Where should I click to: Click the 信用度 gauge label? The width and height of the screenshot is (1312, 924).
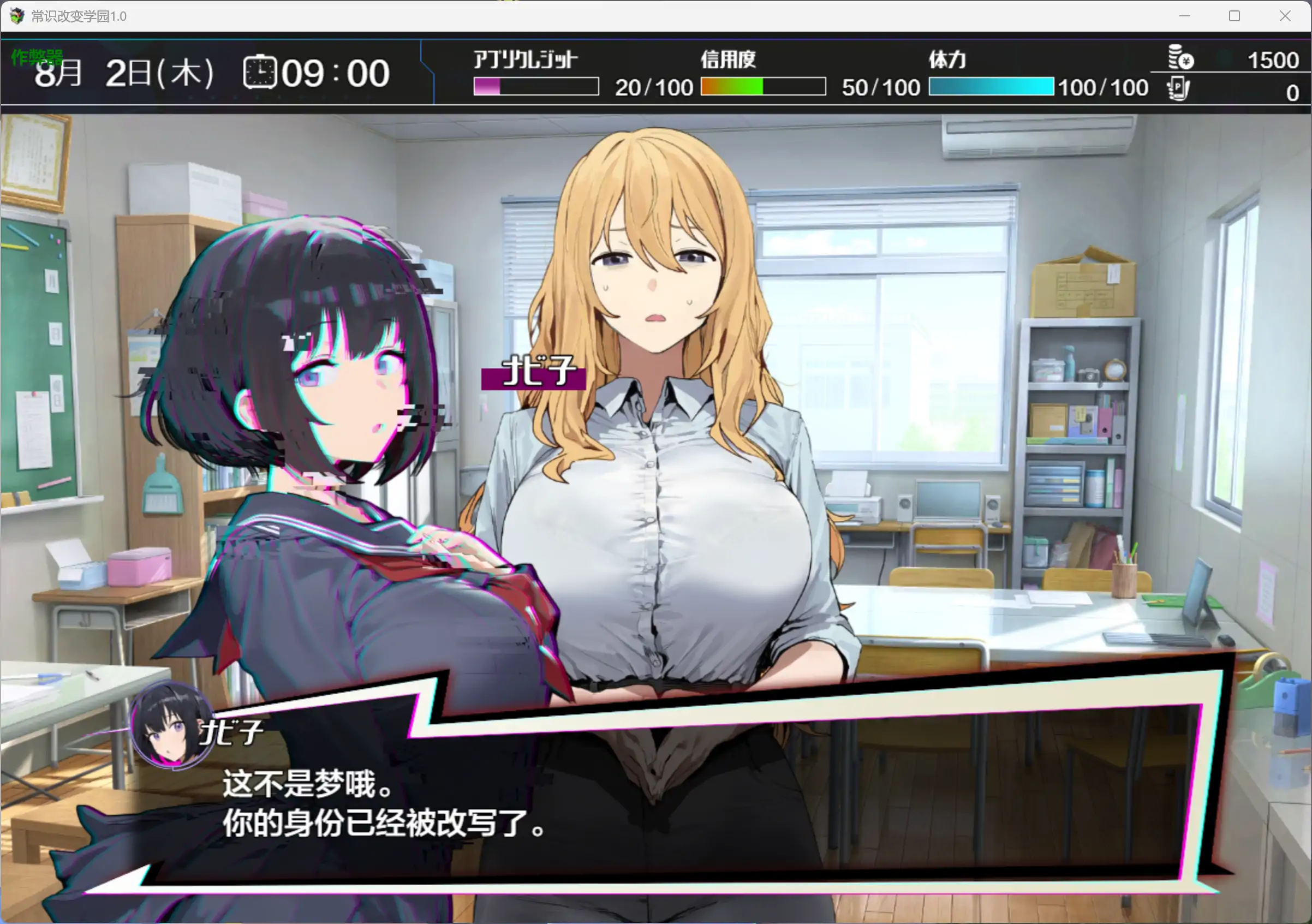click(727, 59)
